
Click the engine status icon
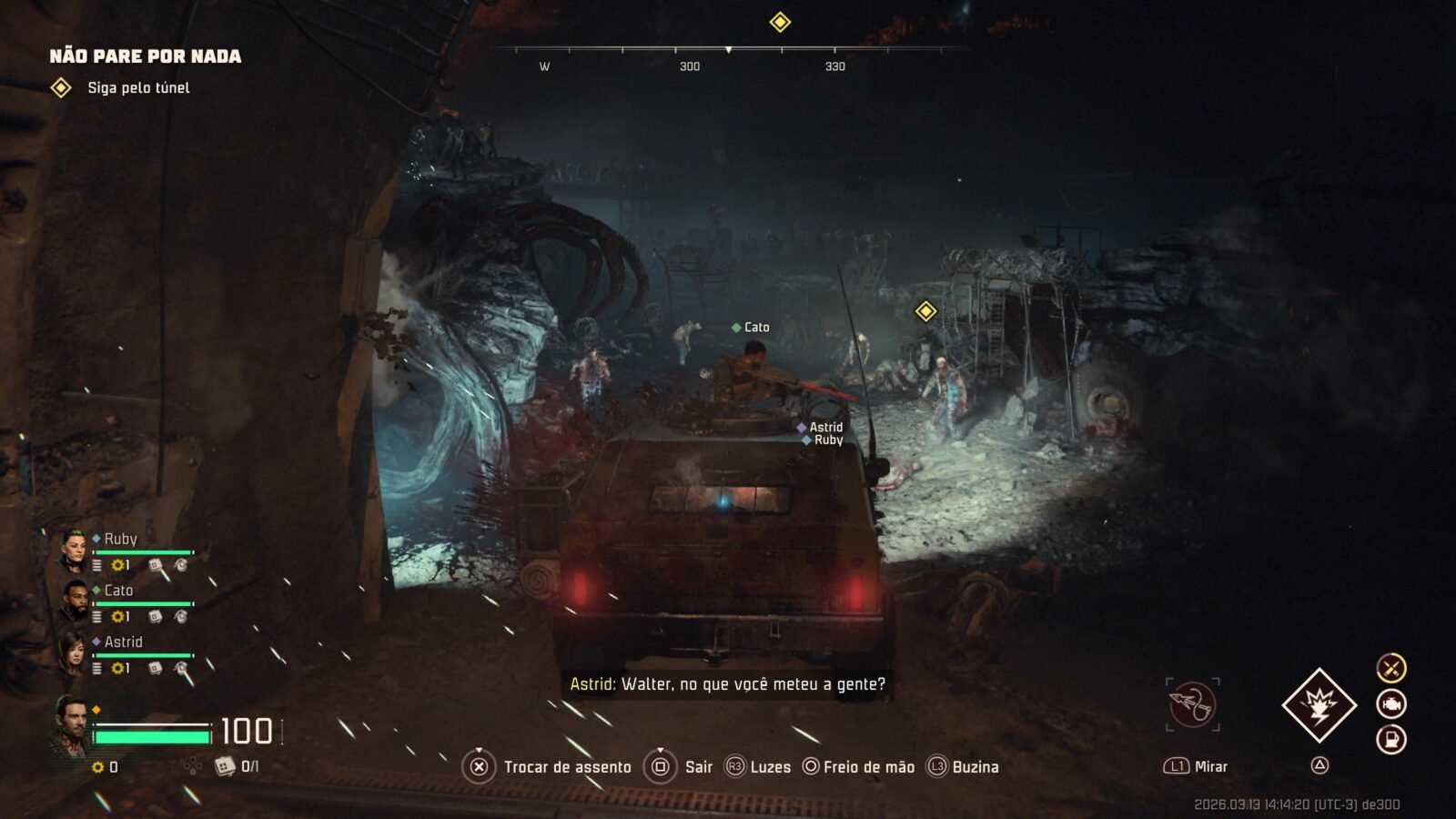[x=1390, y=703]
